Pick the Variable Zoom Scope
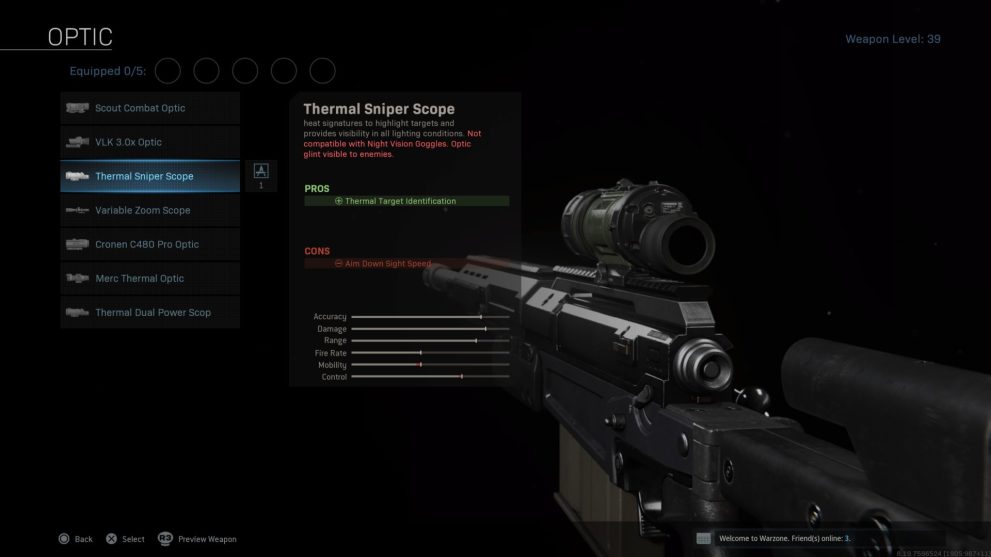991x557 pixels. point(150,210)
